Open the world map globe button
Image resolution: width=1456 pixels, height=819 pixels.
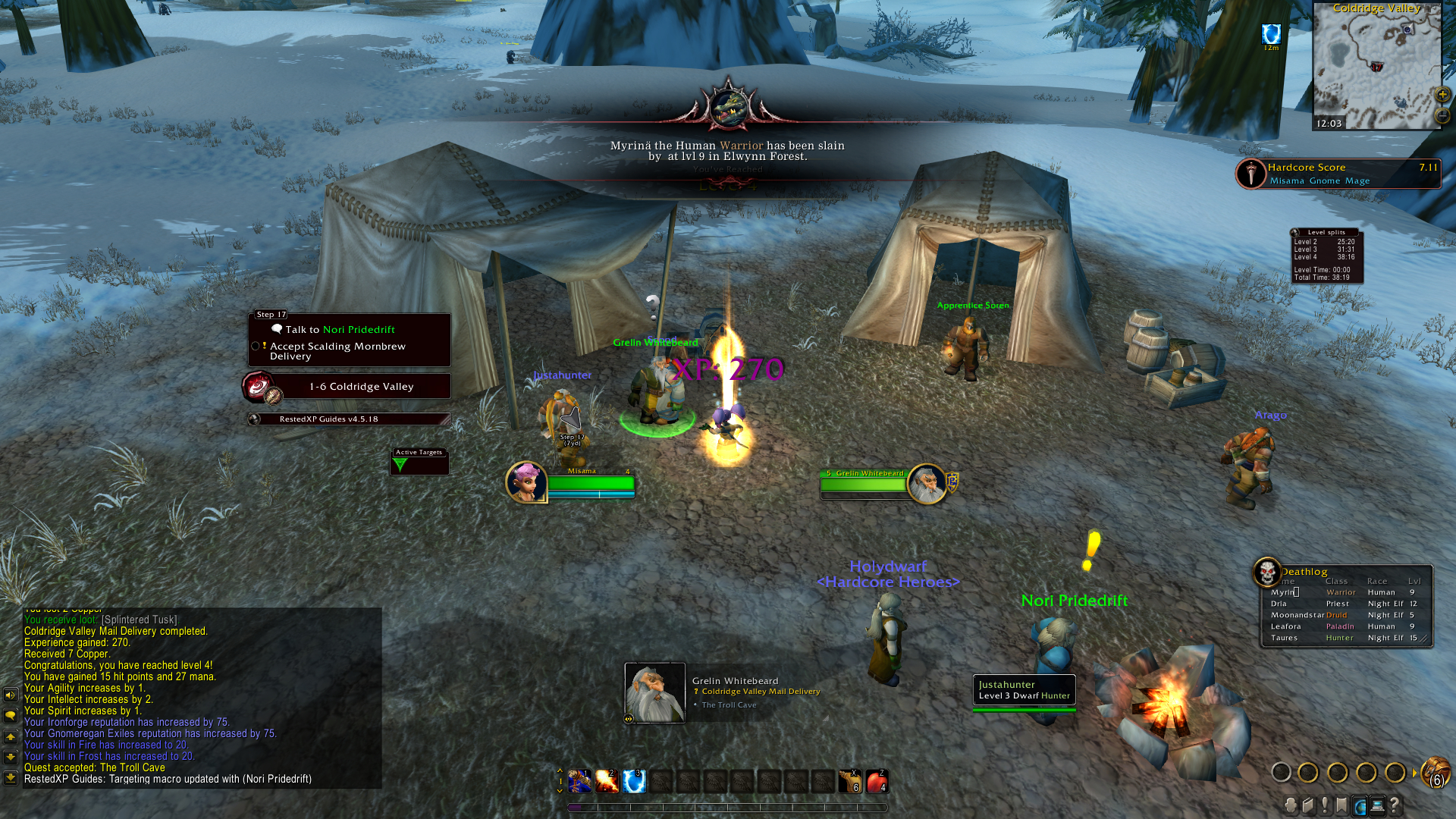pyautogui.click(x=1360, y=805)
